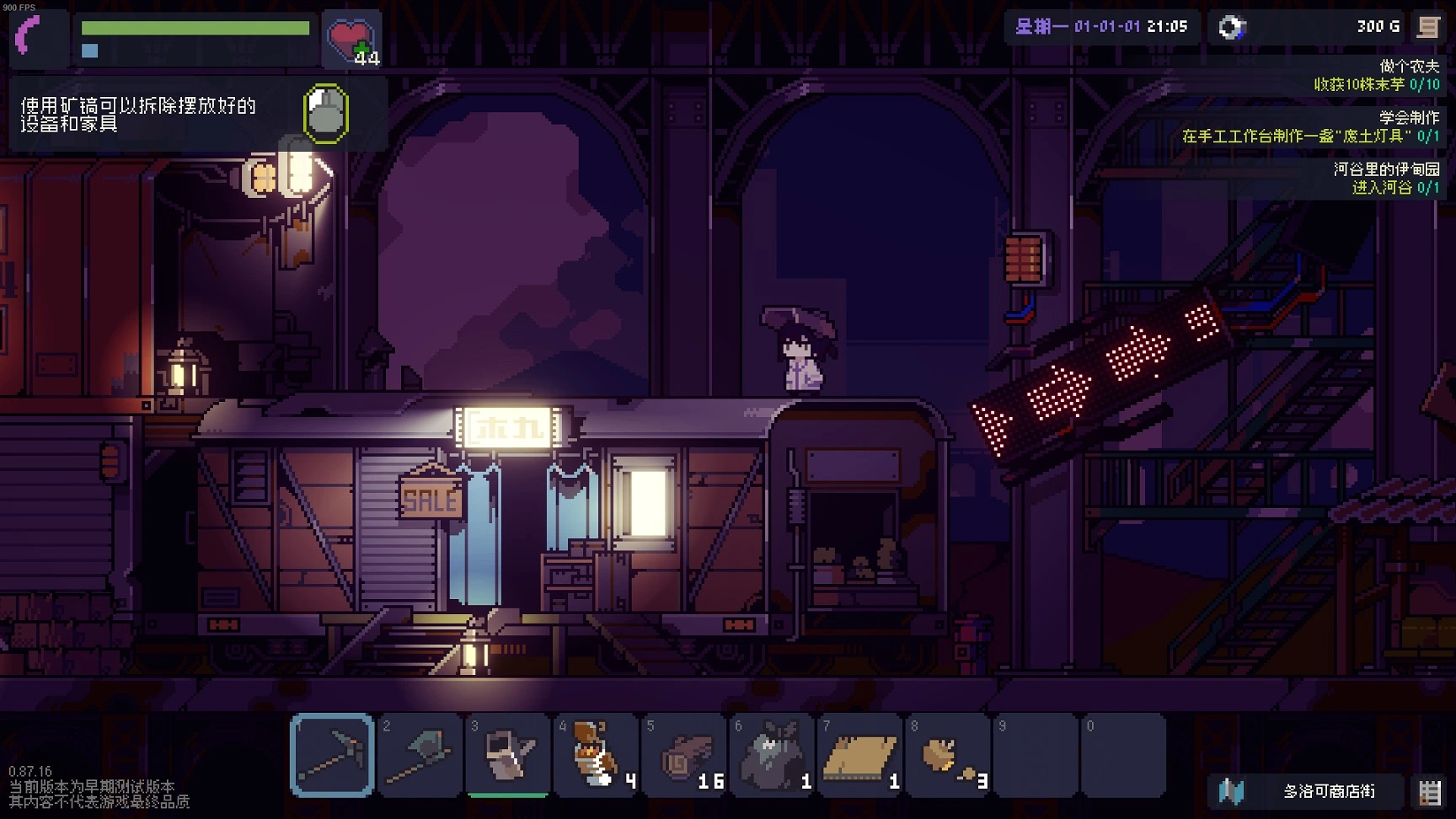
Task: Open the notebook list icon
Action: (x=1429, y=791)
